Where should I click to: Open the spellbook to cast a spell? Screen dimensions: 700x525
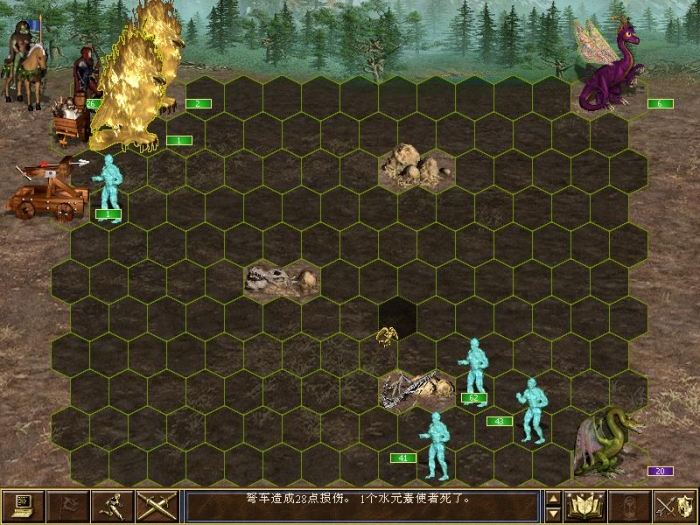point(586,506)
